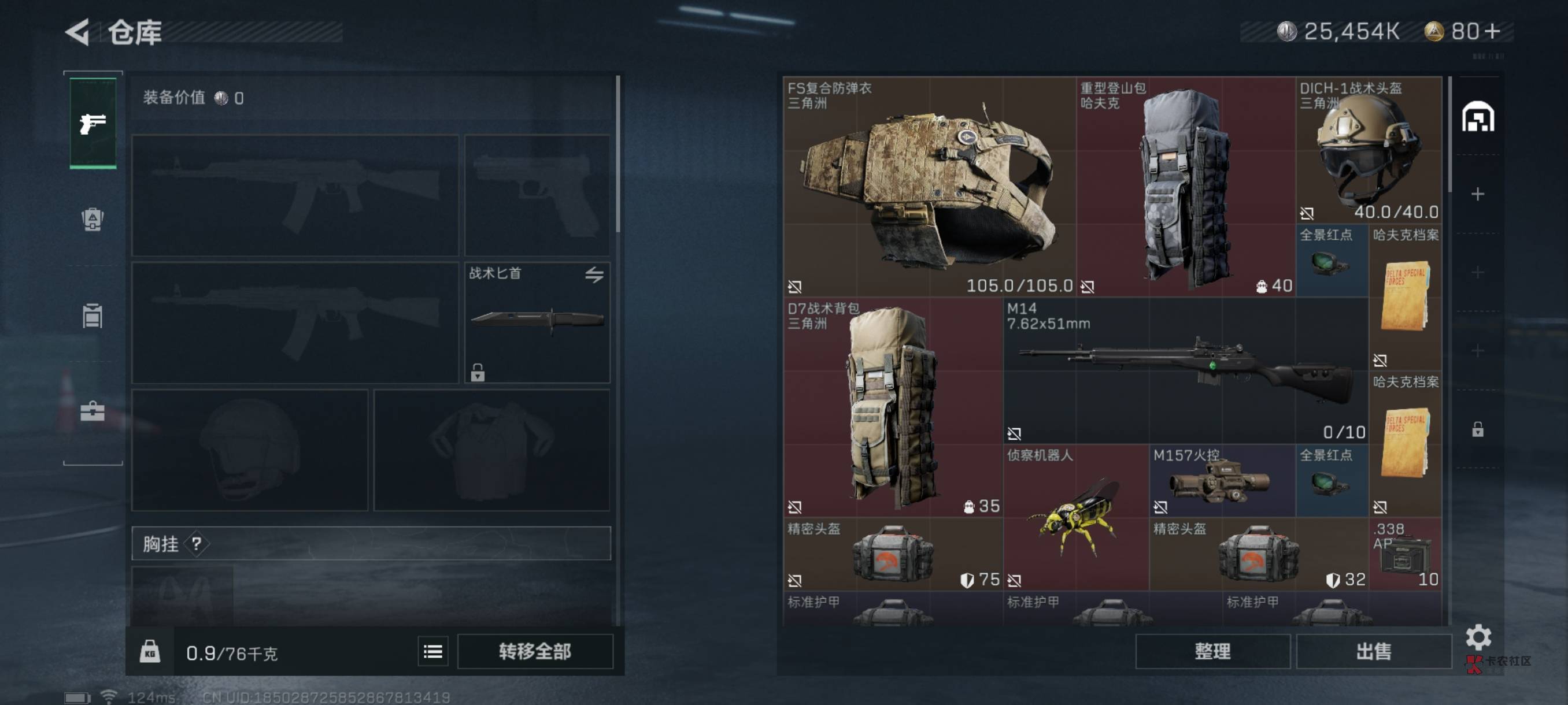Viewport: 1568px width, 705px height.
Task: Switch to the backpack tab
Action: pos(93,219)
